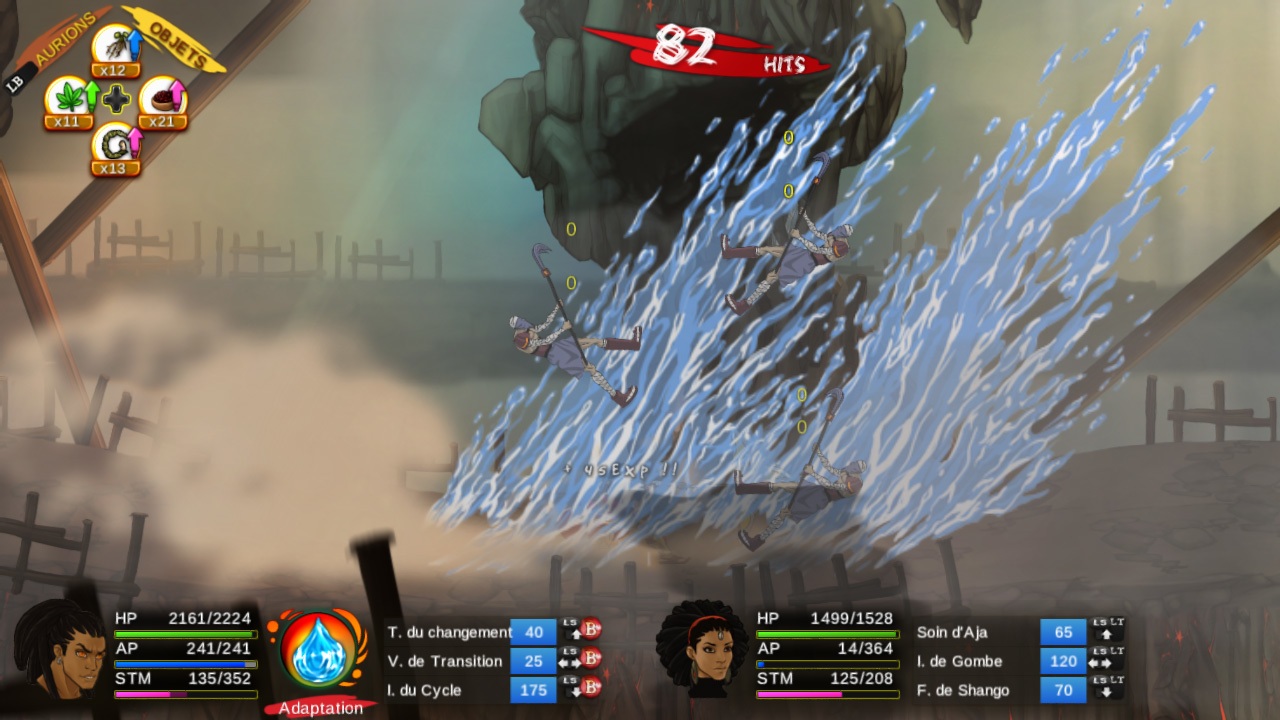
Task: Select the green leaf item with x11 count
Action: (71, 96)
